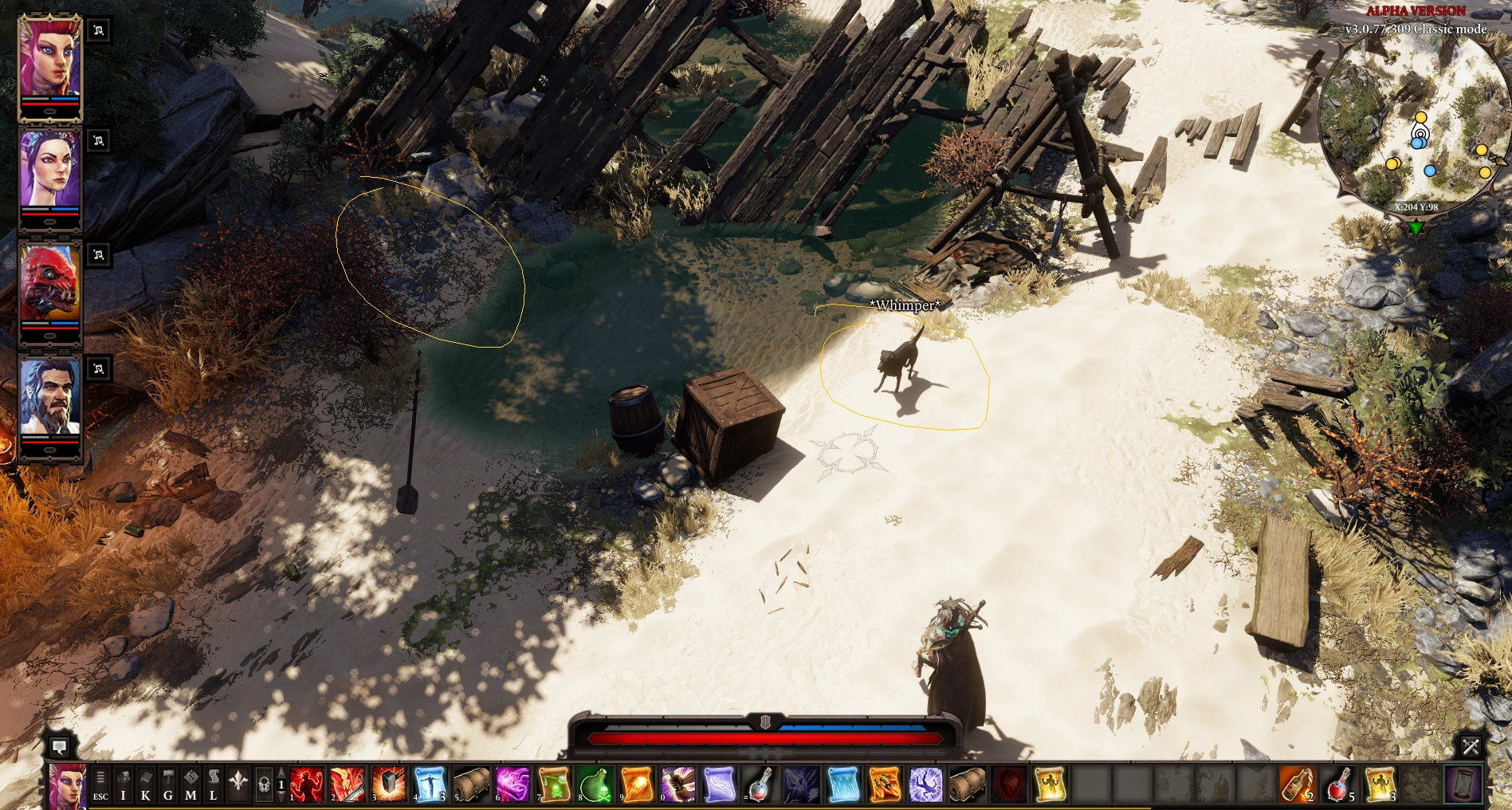Open the chat speech bubble button

tap(59, 747)
